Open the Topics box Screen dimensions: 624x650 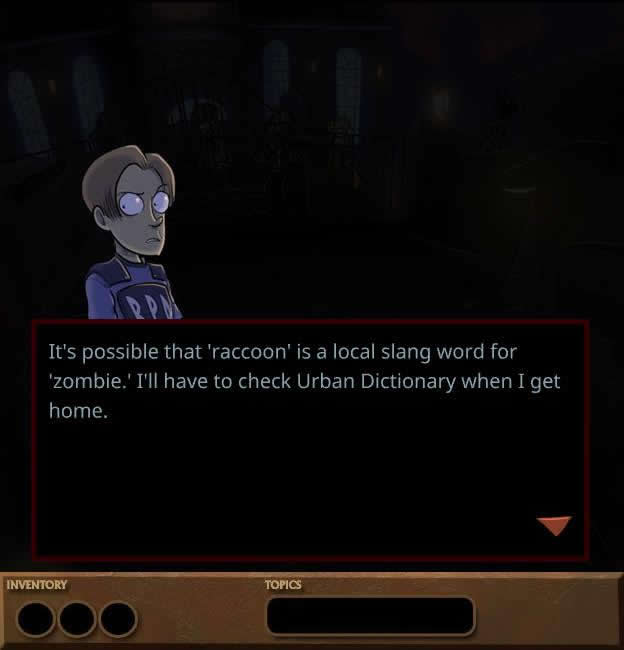pyautogui.click(x=369, y=615)
